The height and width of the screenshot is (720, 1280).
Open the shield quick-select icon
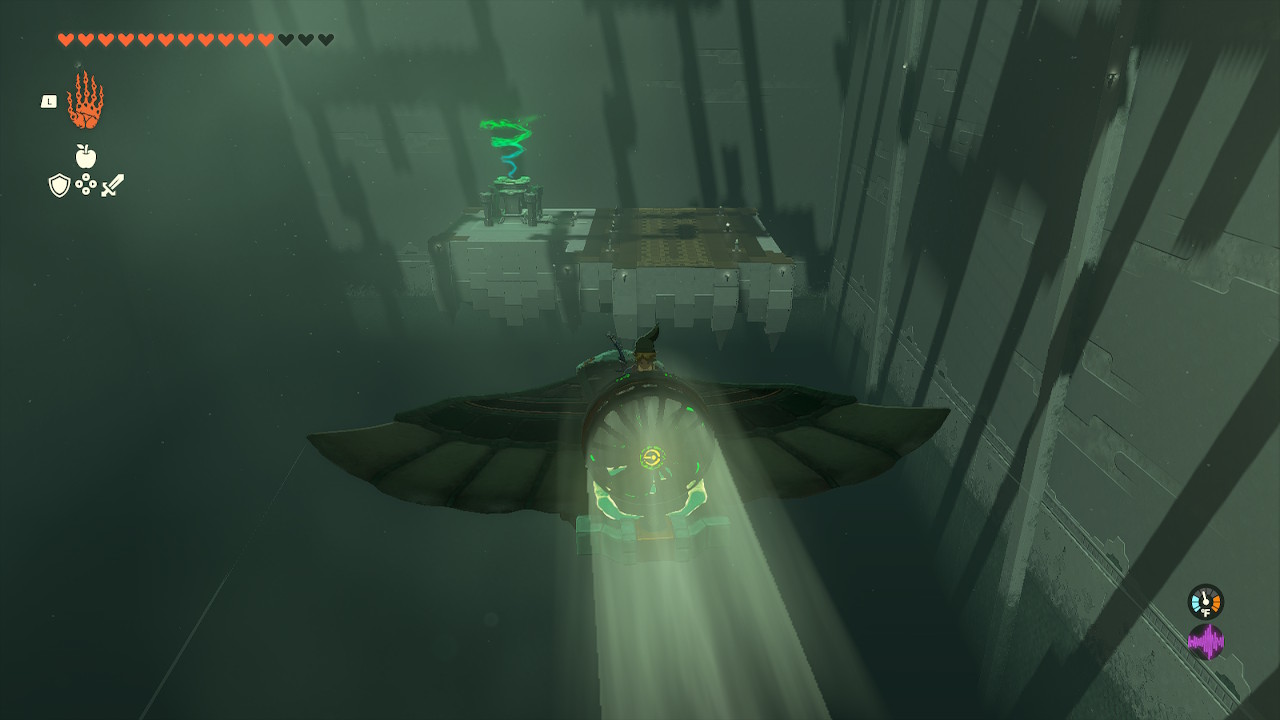click(x=59, y=185)
